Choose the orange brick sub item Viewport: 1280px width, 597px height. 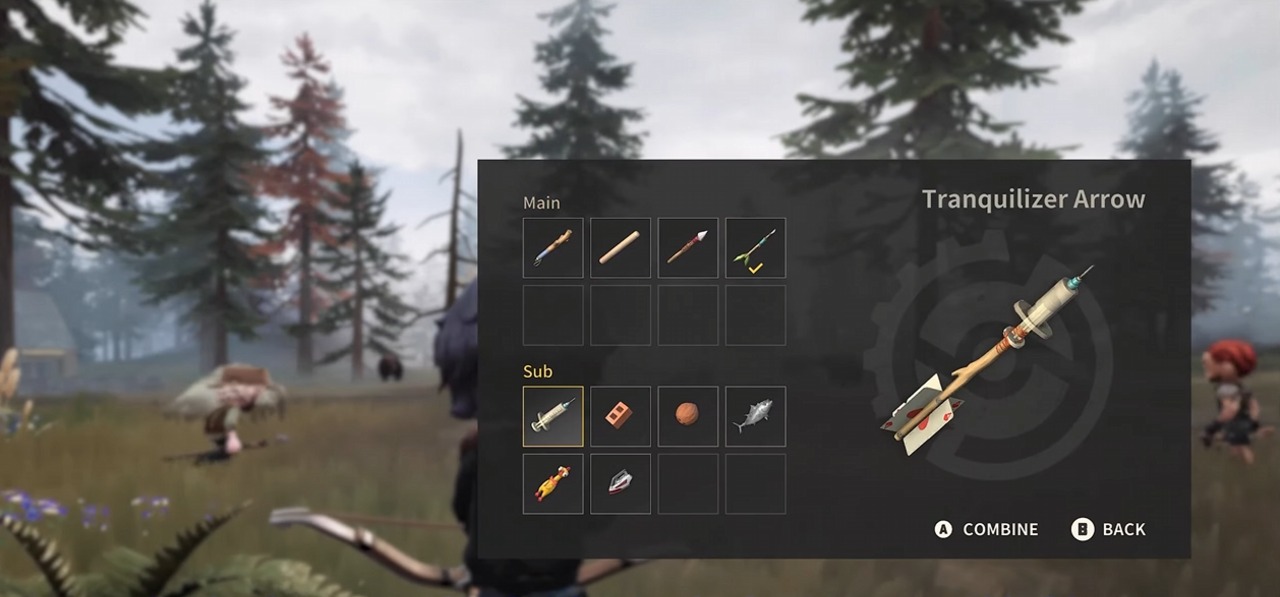coord(620,416)
